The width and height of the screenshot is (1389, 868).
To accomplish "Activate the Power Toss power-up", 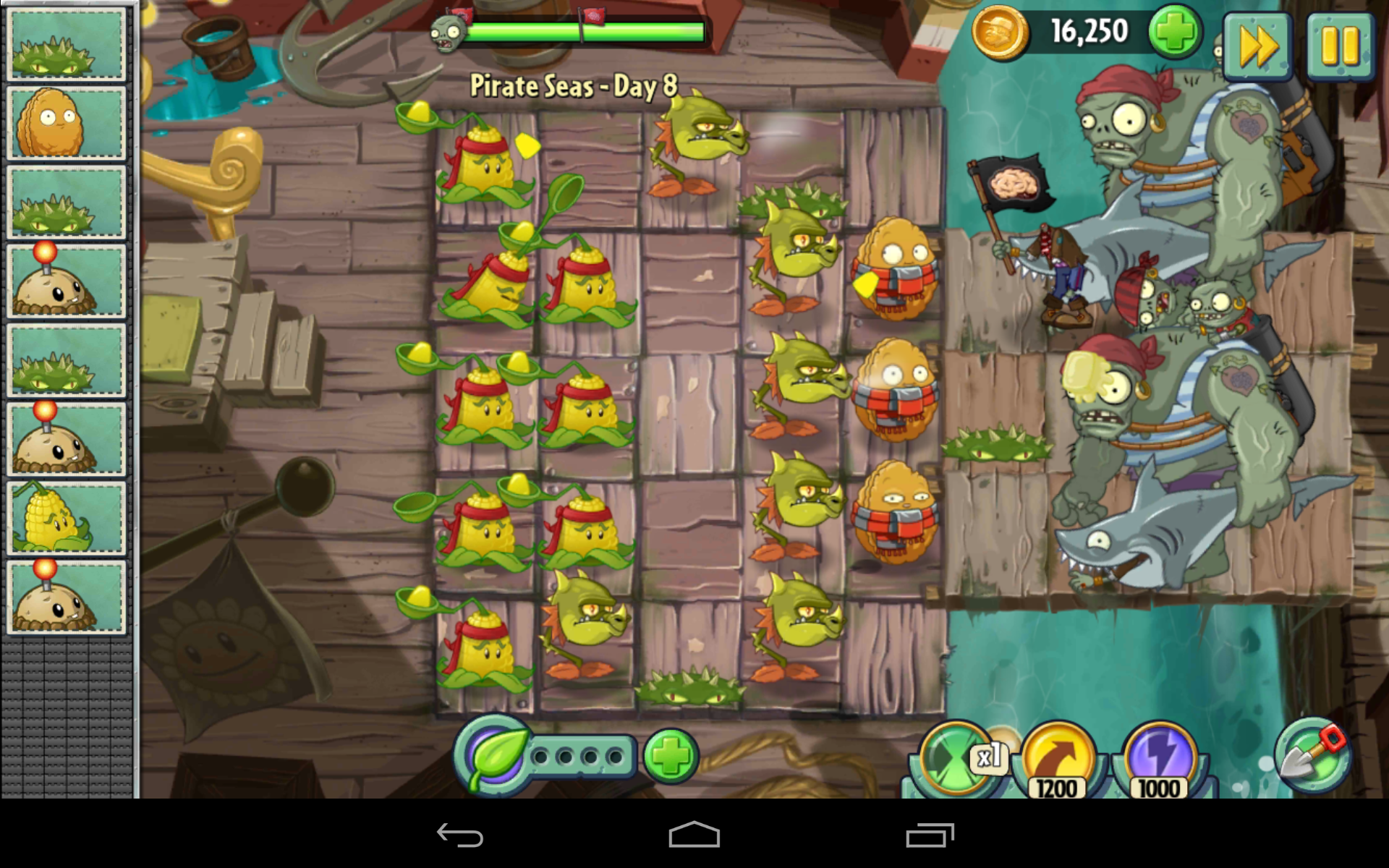I will (1060, 757).
